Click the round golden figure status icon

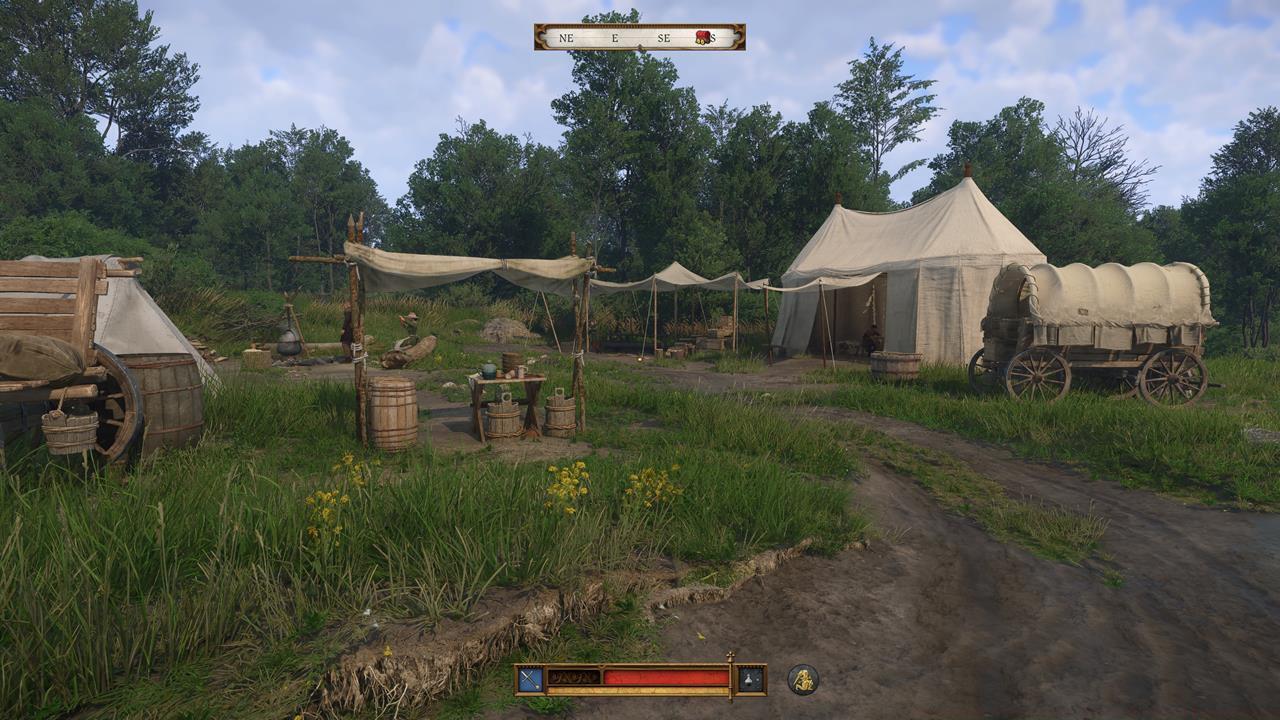802,680
